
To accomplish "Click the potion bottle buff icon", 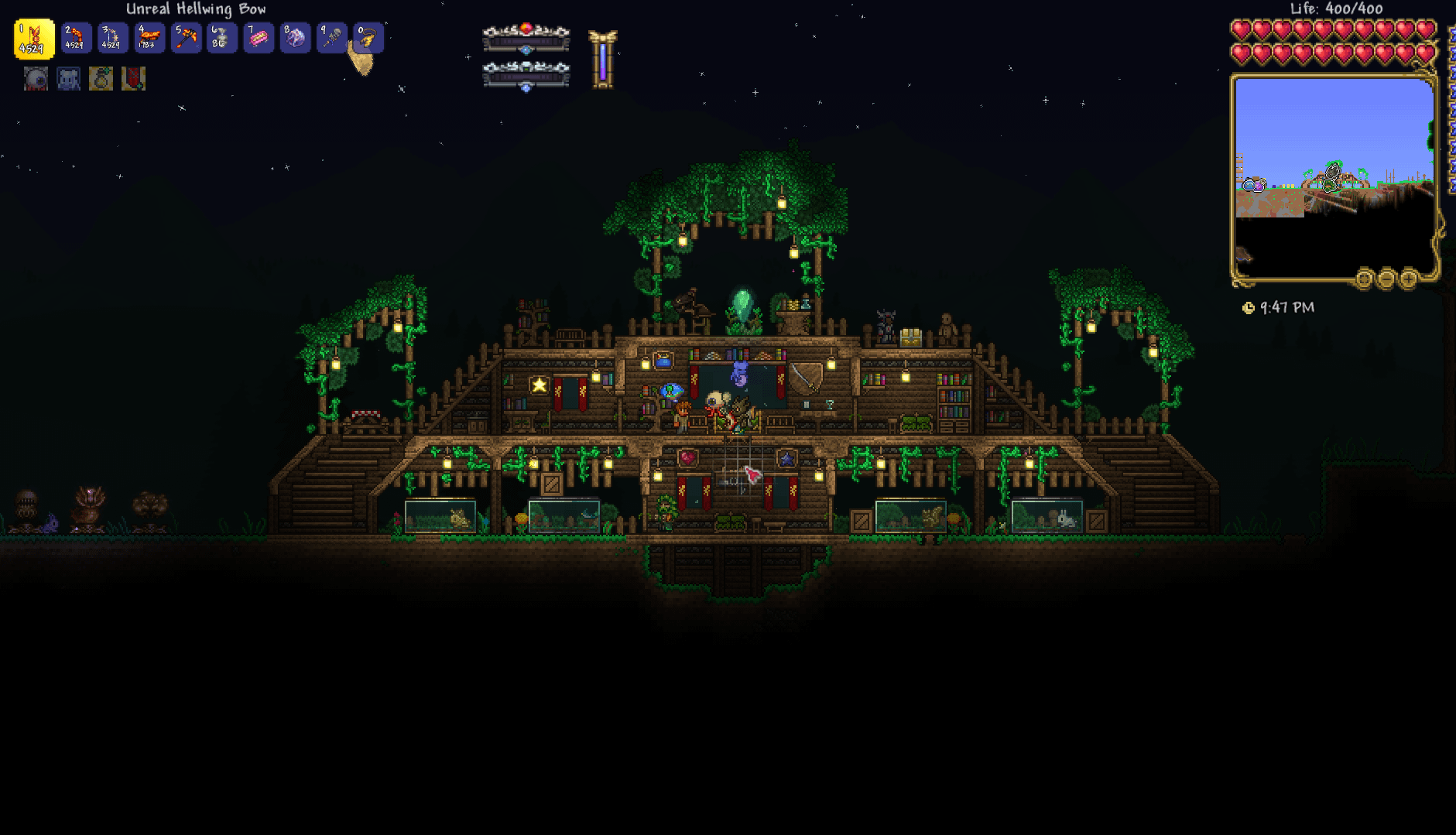I will (101, 79).
